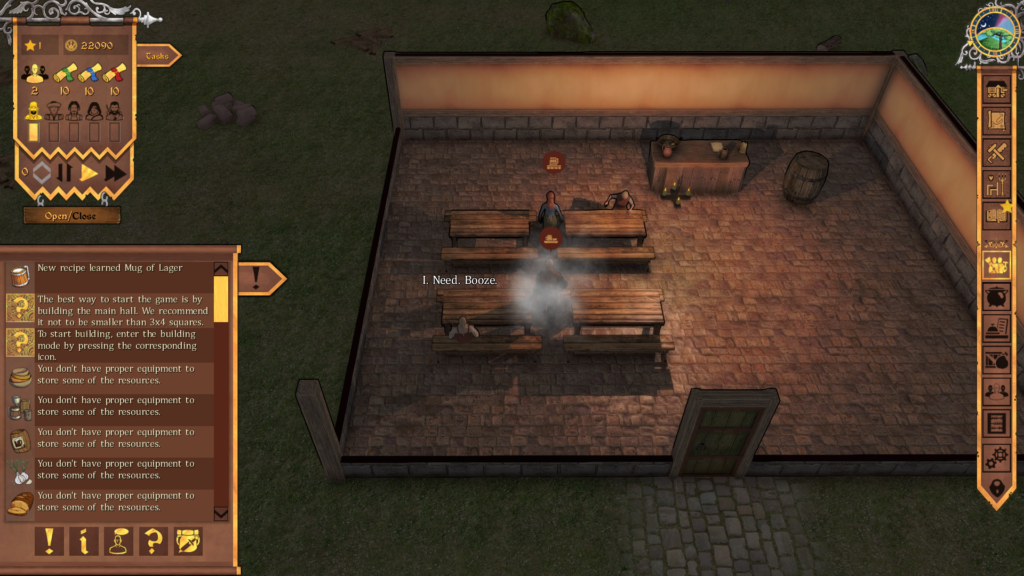
Task: Set game to normal play speed
Action: (x=89, y=172)
